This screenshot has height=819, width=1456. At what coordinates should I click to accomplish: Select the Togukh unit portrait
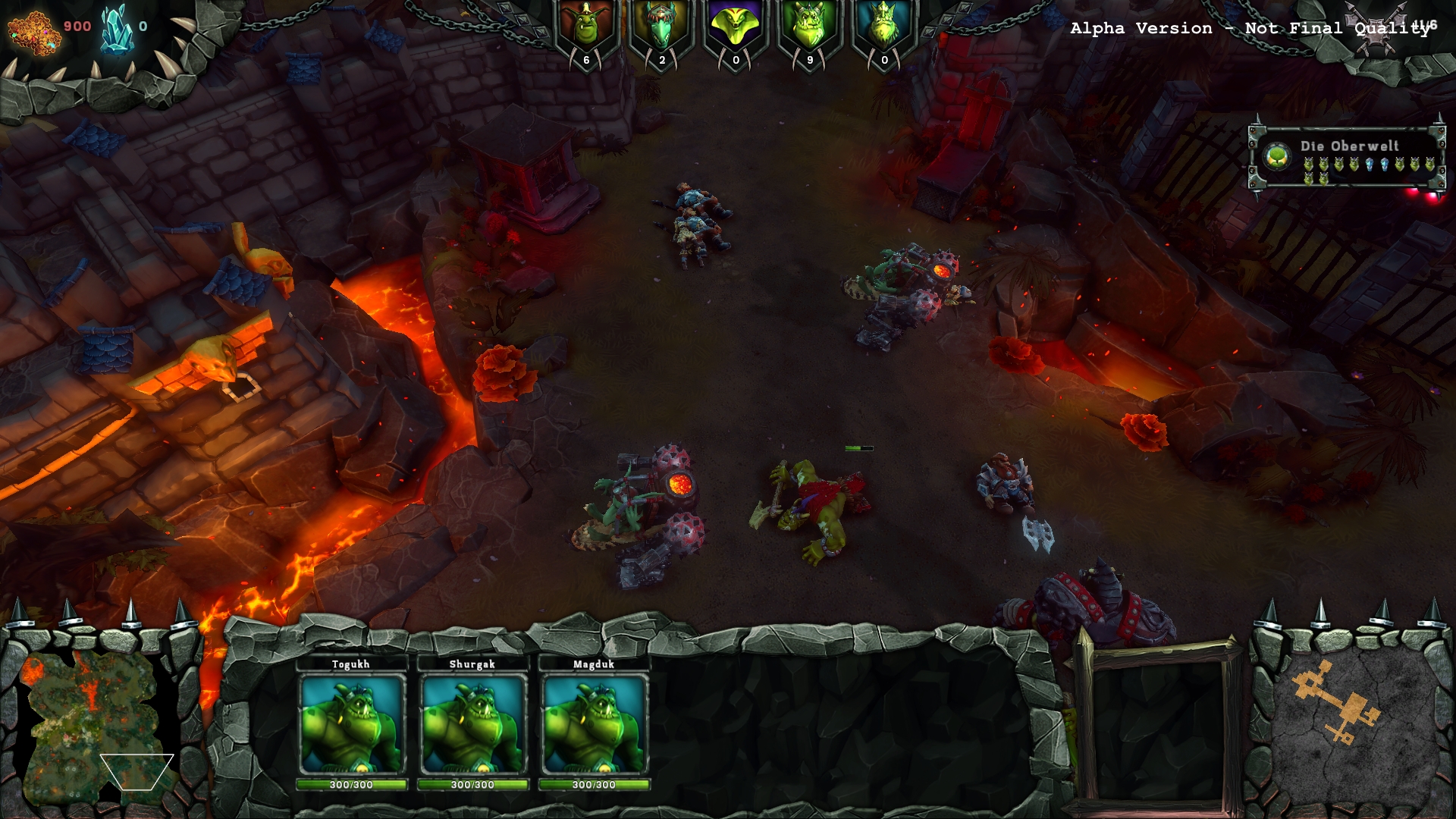point(351,724)
